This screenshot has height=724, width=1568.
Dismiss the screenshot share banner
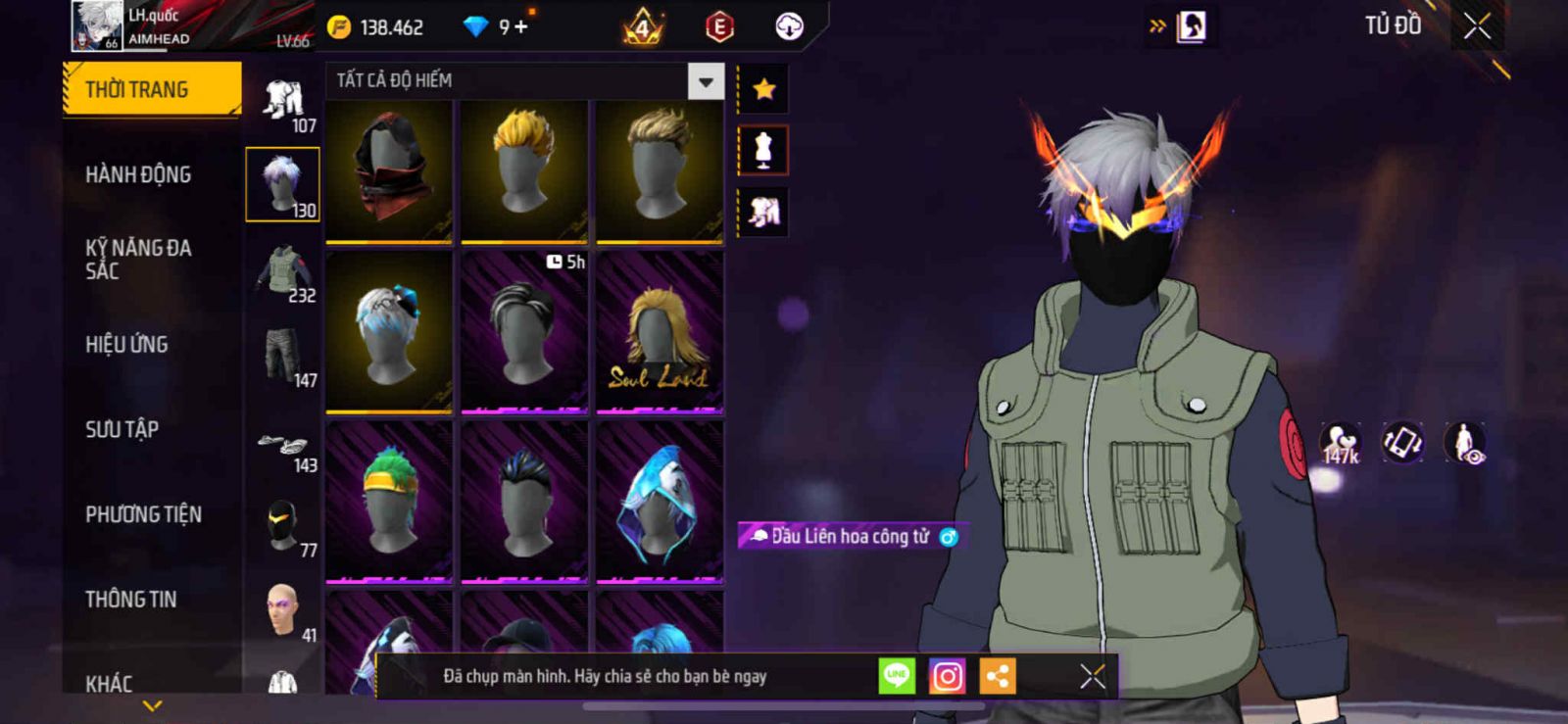click(x=1093, y=676)
